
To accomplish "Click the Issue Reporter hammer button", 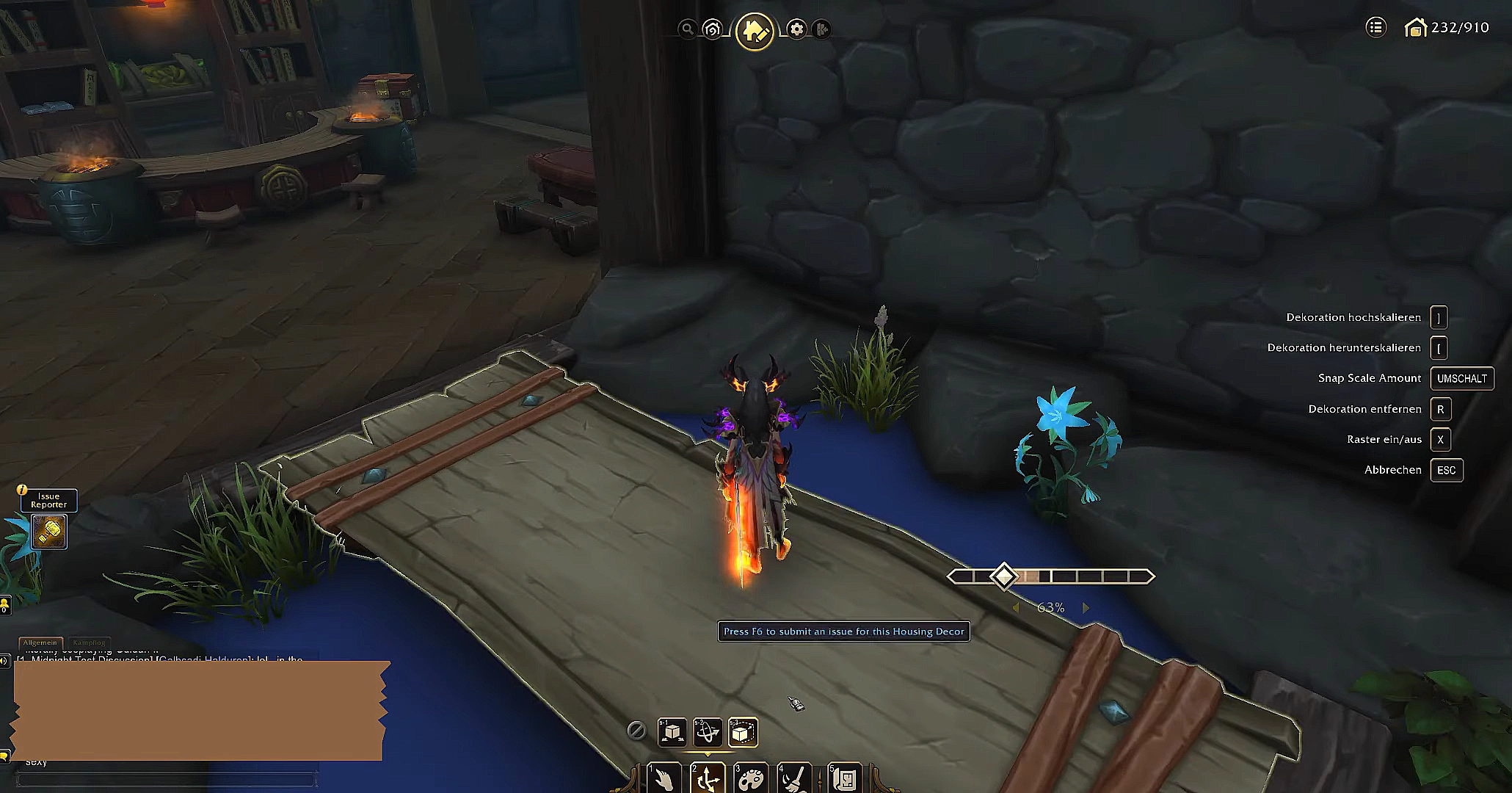I will 49,532.
